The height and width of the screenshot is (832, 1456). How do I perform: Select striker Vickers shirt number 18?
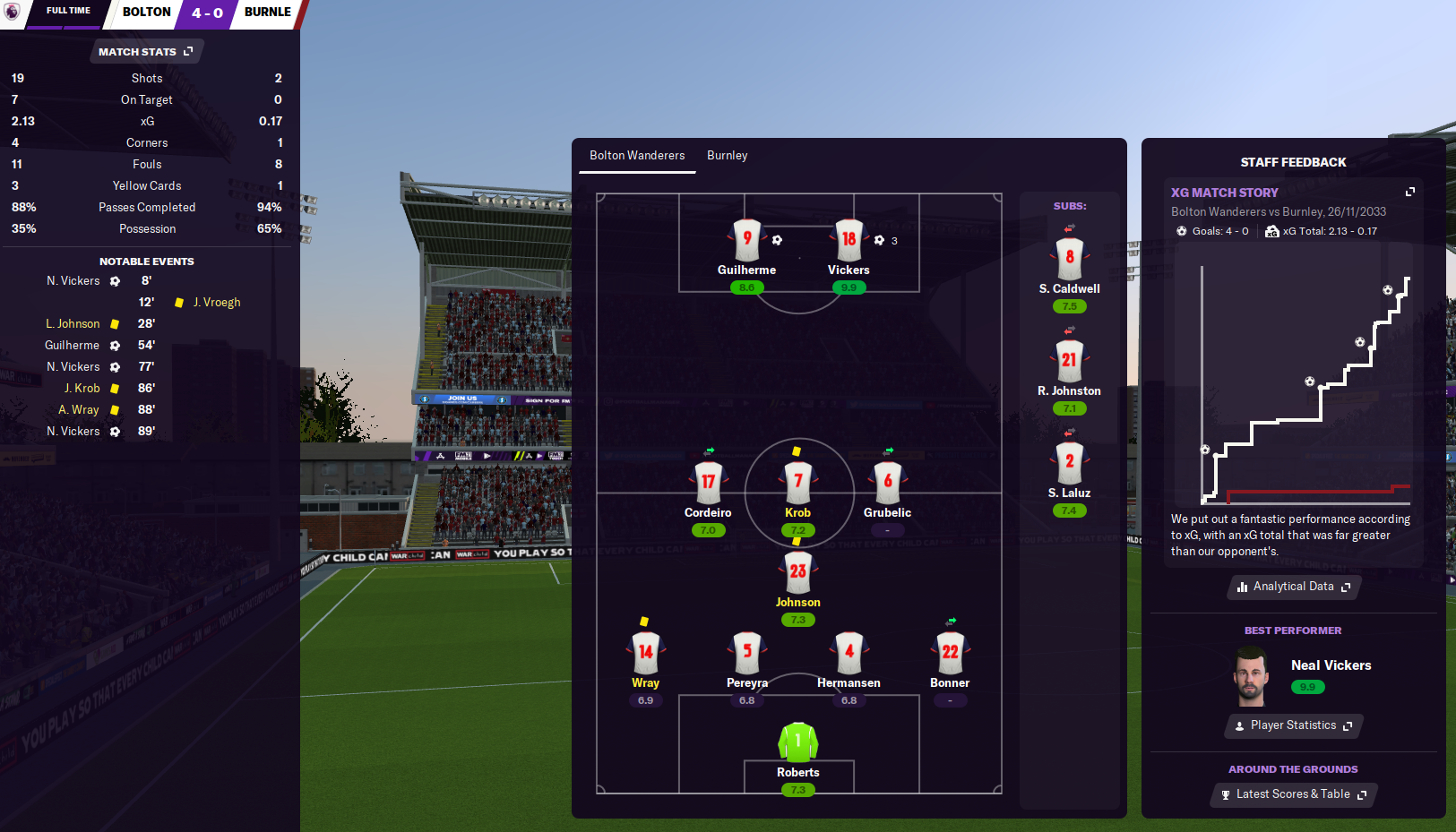point(849,240)
